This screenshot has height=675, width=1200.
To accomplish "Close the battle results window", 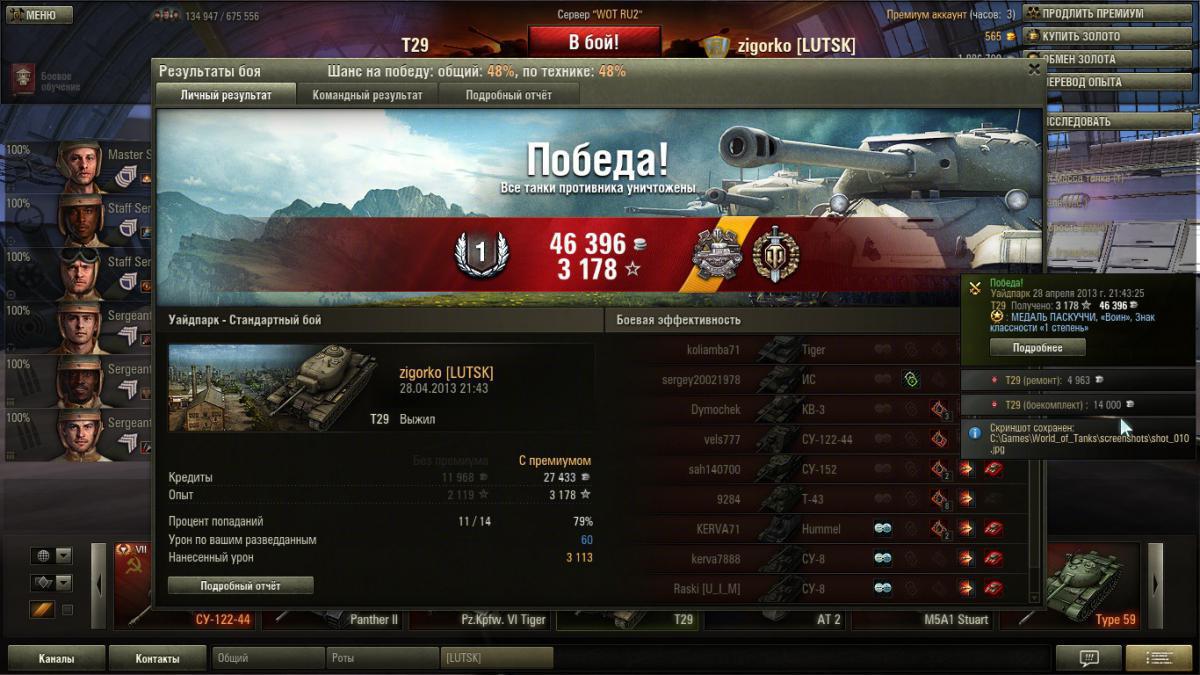I will 1034,69.
